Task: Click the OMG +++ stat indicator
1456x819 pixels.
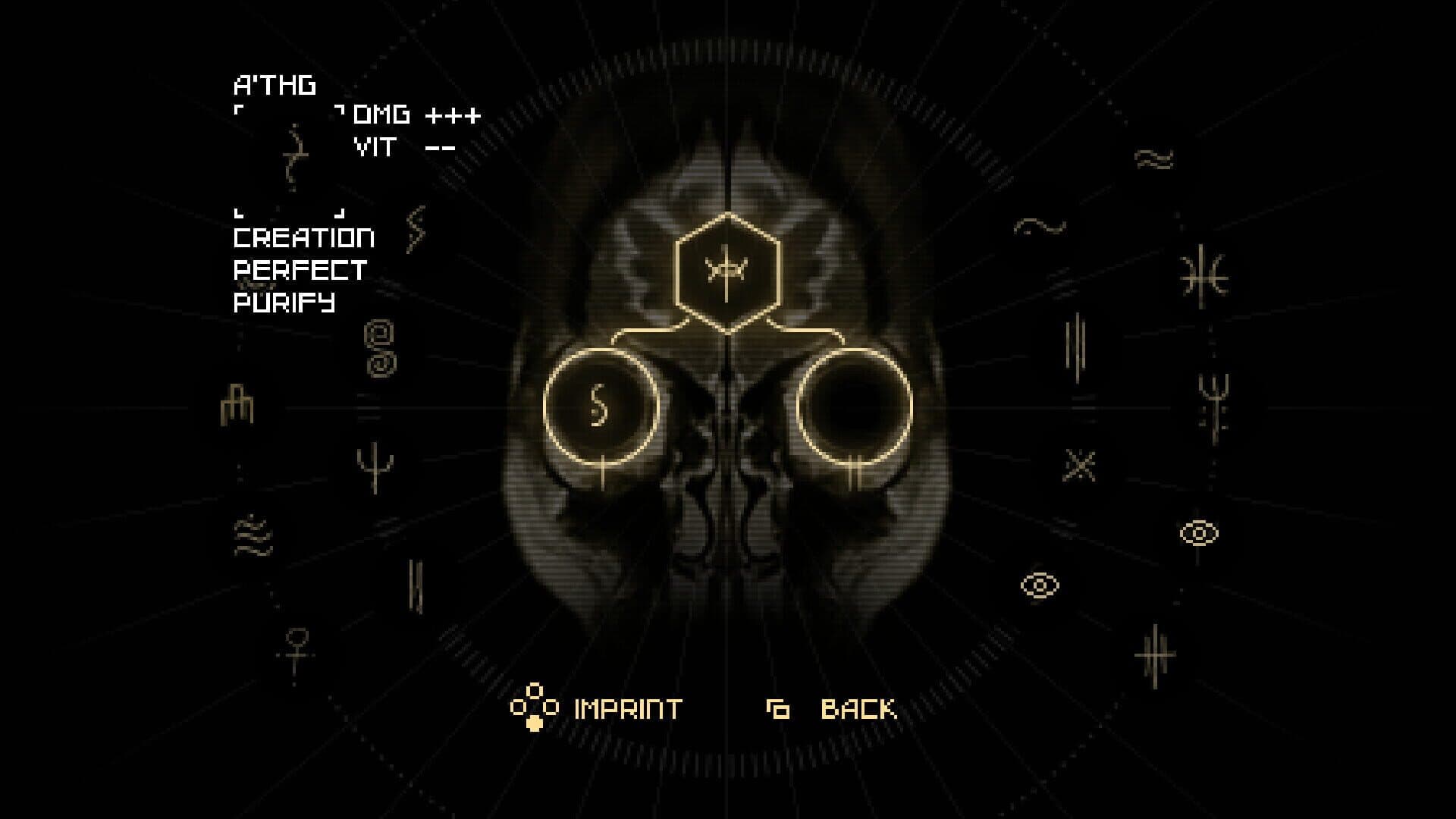Action: 416,115
